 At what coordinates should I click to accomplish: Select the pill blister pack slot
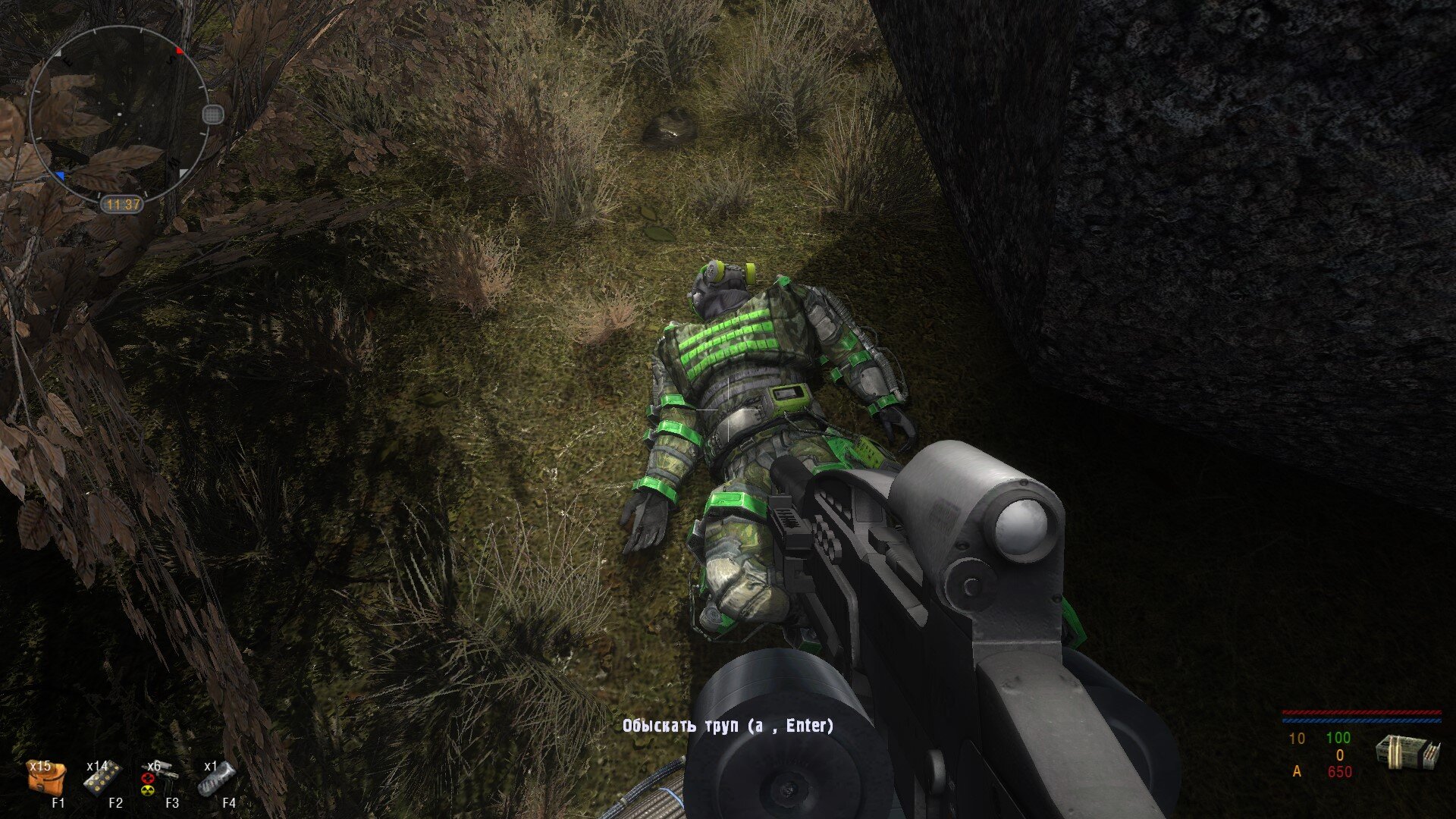click(x=102, y=779)
